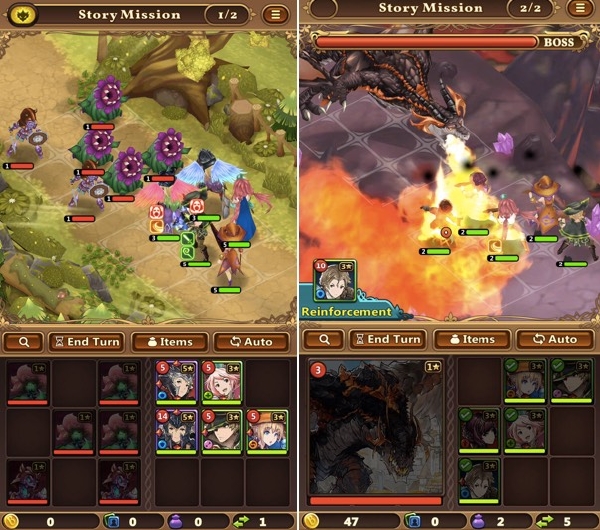Select the checked blonde girl with orange hat

[x=524, y=380]
